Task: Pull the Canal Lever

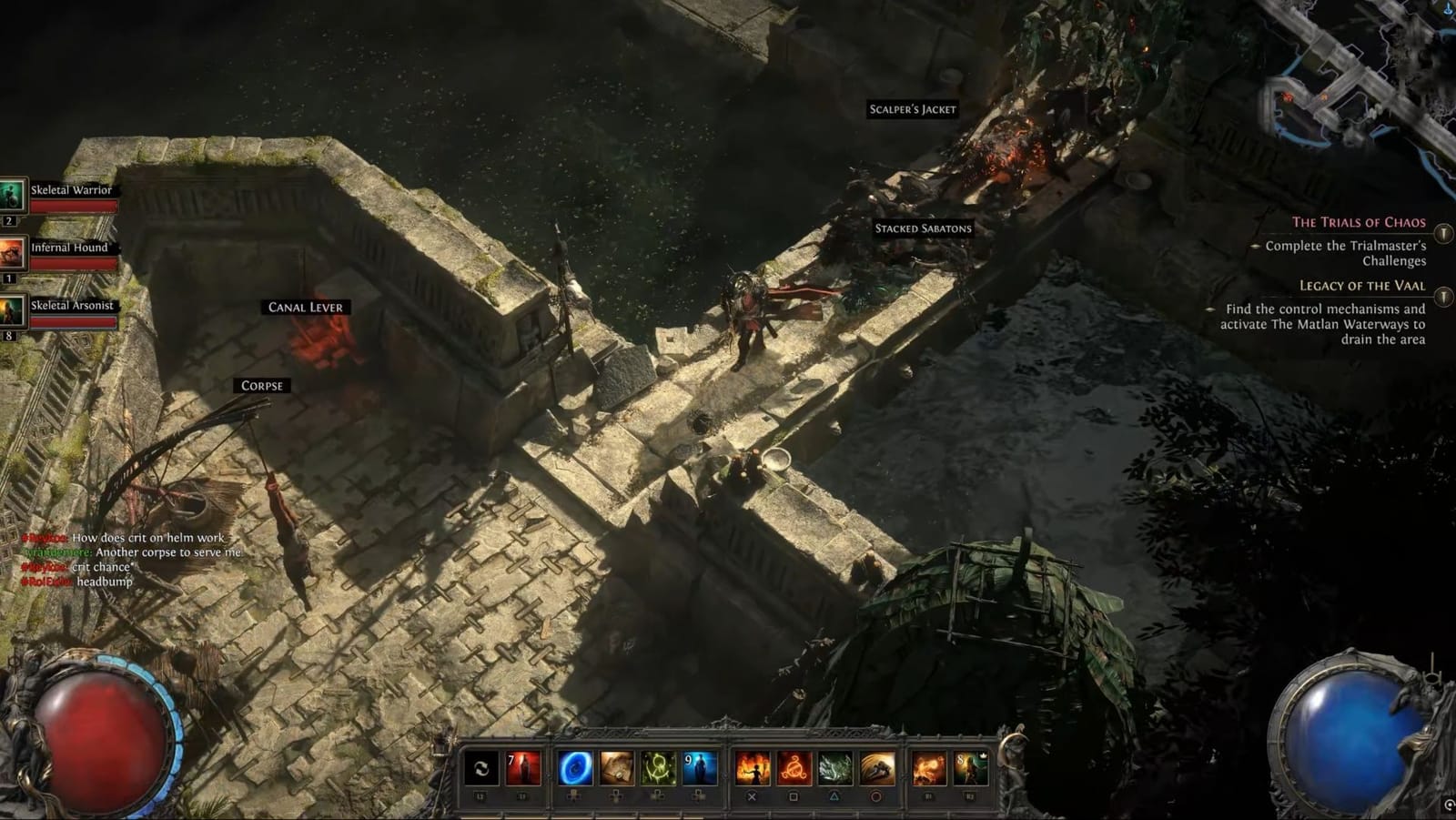Action: pos(306,307)
